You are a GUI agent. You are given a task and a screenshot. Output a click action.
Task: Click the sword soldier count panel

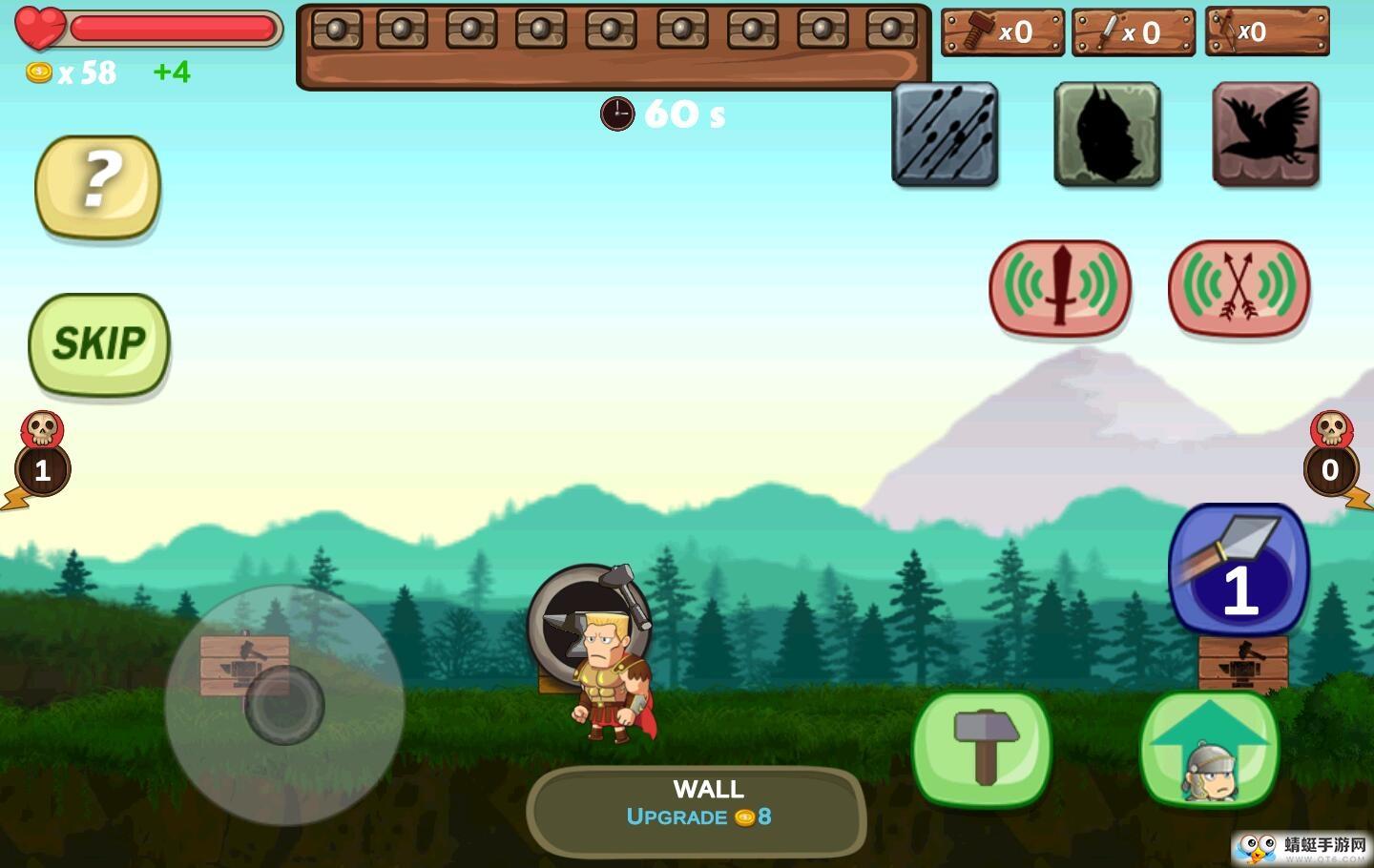(x=1133, y=32)
